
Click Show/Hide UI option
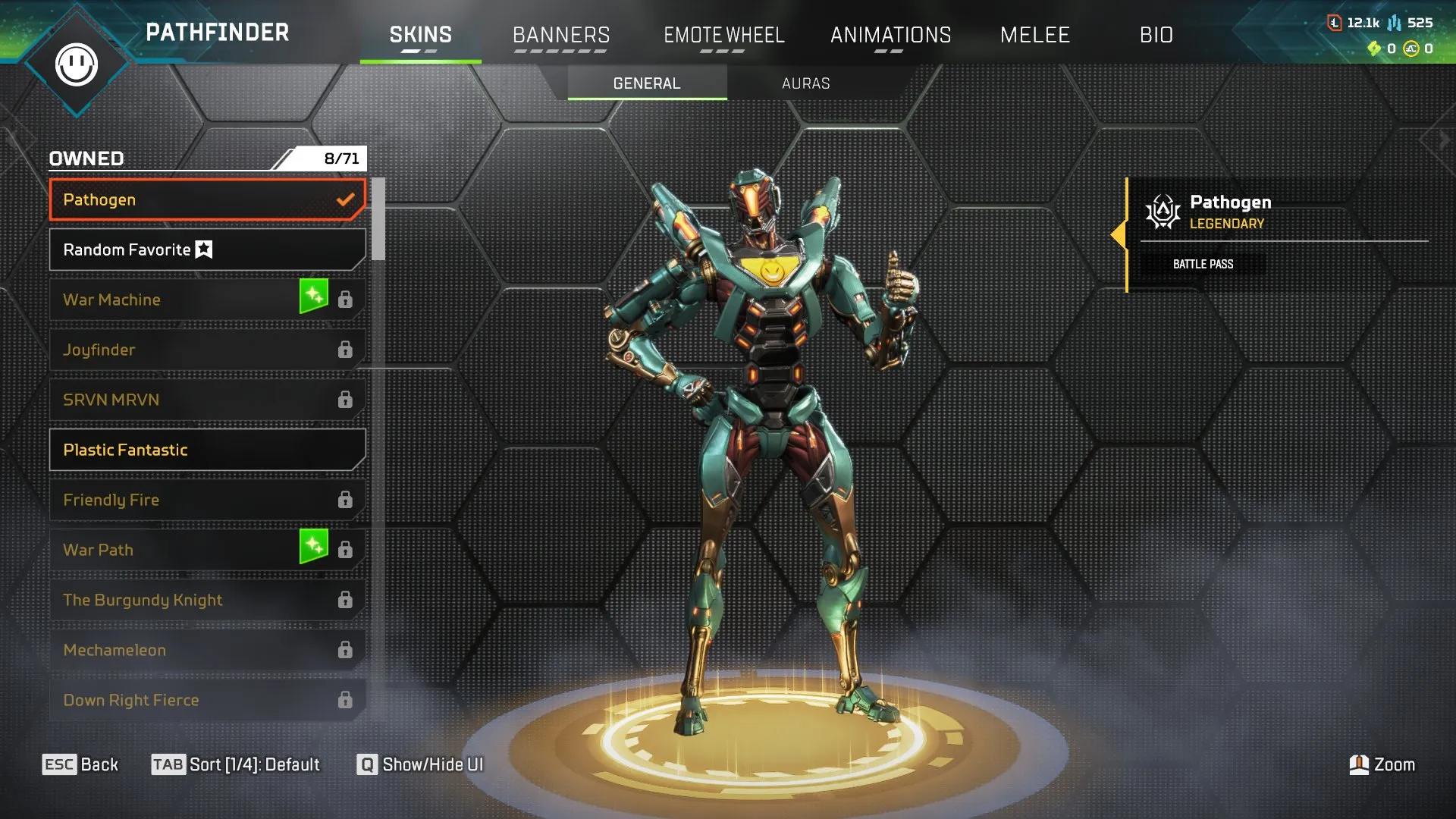pos(419,764)
